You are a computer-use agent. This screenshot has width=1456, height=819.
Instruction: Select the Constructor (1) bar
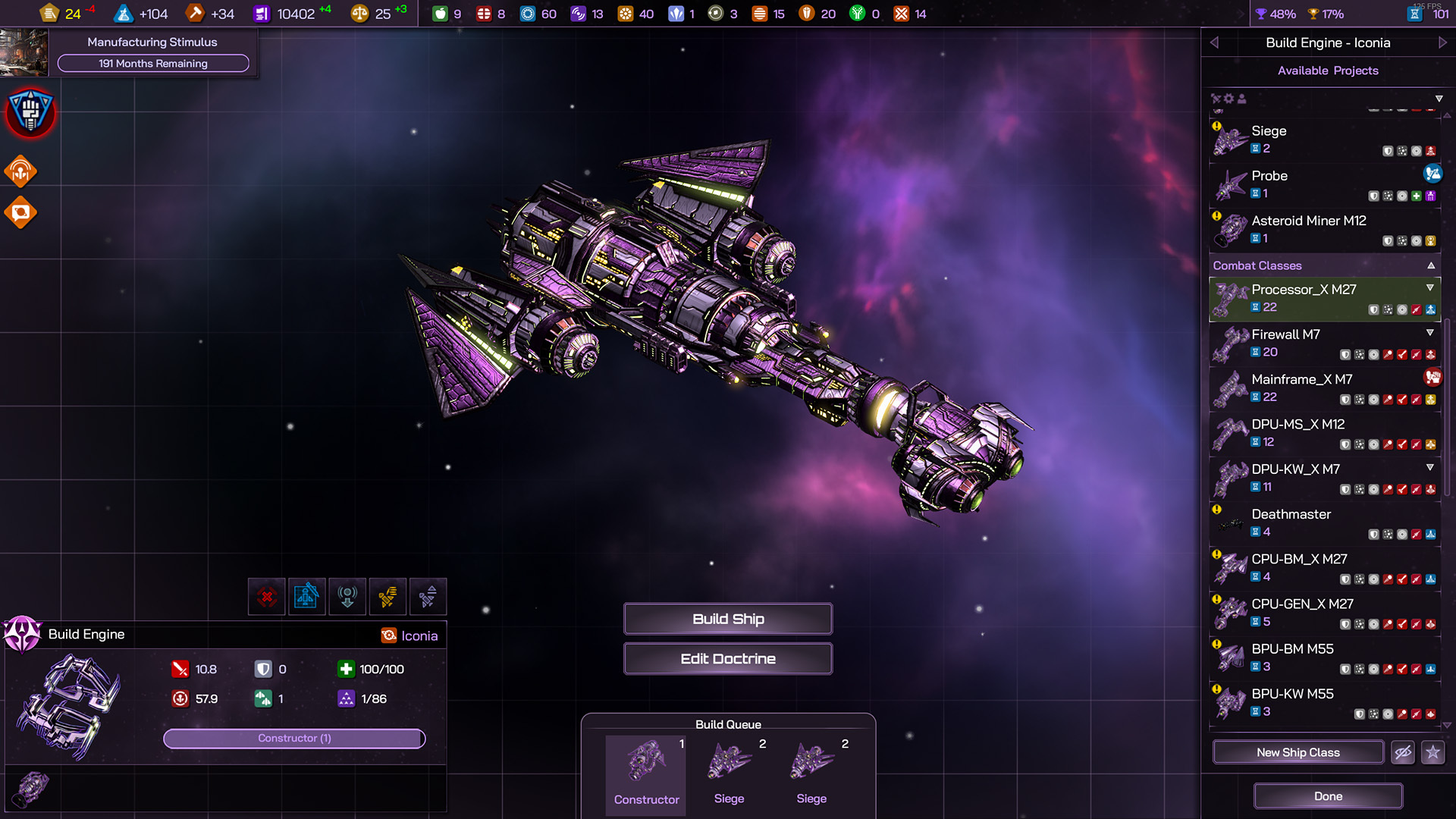pos(294,738)
